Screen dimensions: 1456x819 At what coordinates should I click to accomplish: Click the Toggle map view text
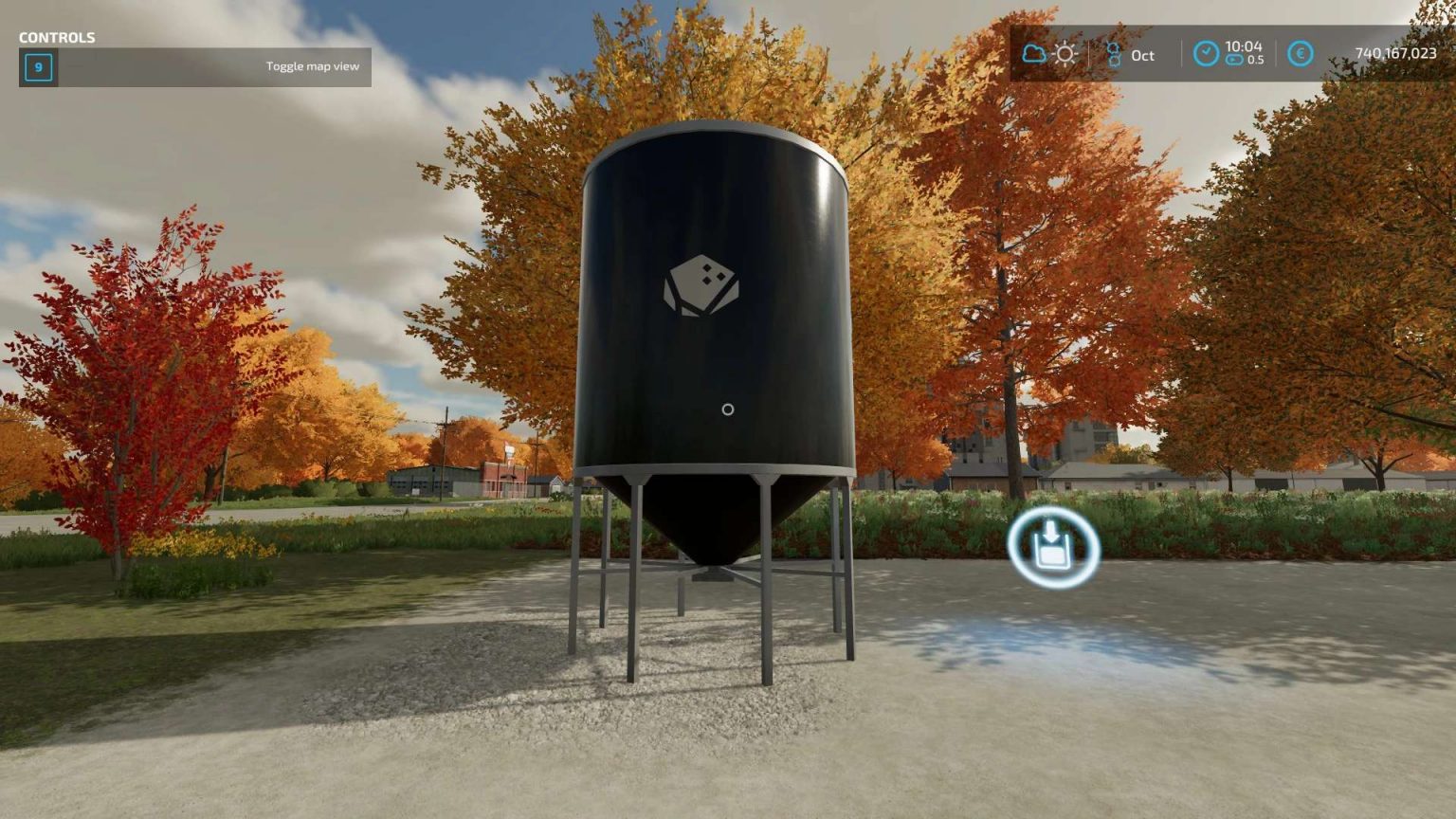pos(313,66)
